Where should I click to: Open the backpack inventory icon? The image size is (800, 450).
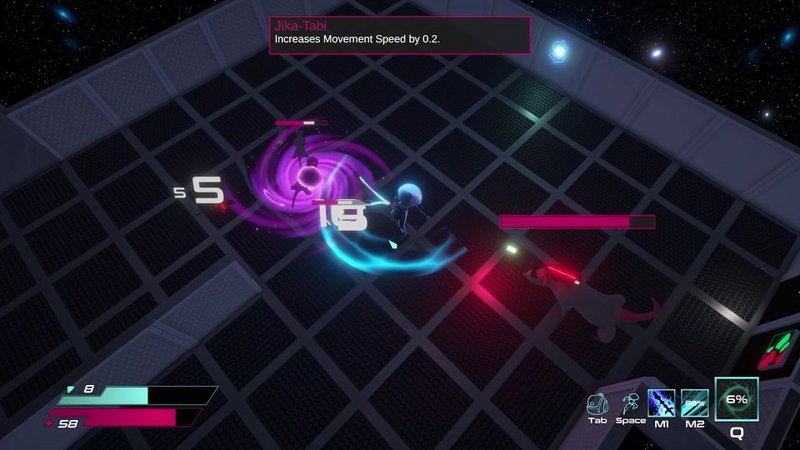click(x=598, y=403)
